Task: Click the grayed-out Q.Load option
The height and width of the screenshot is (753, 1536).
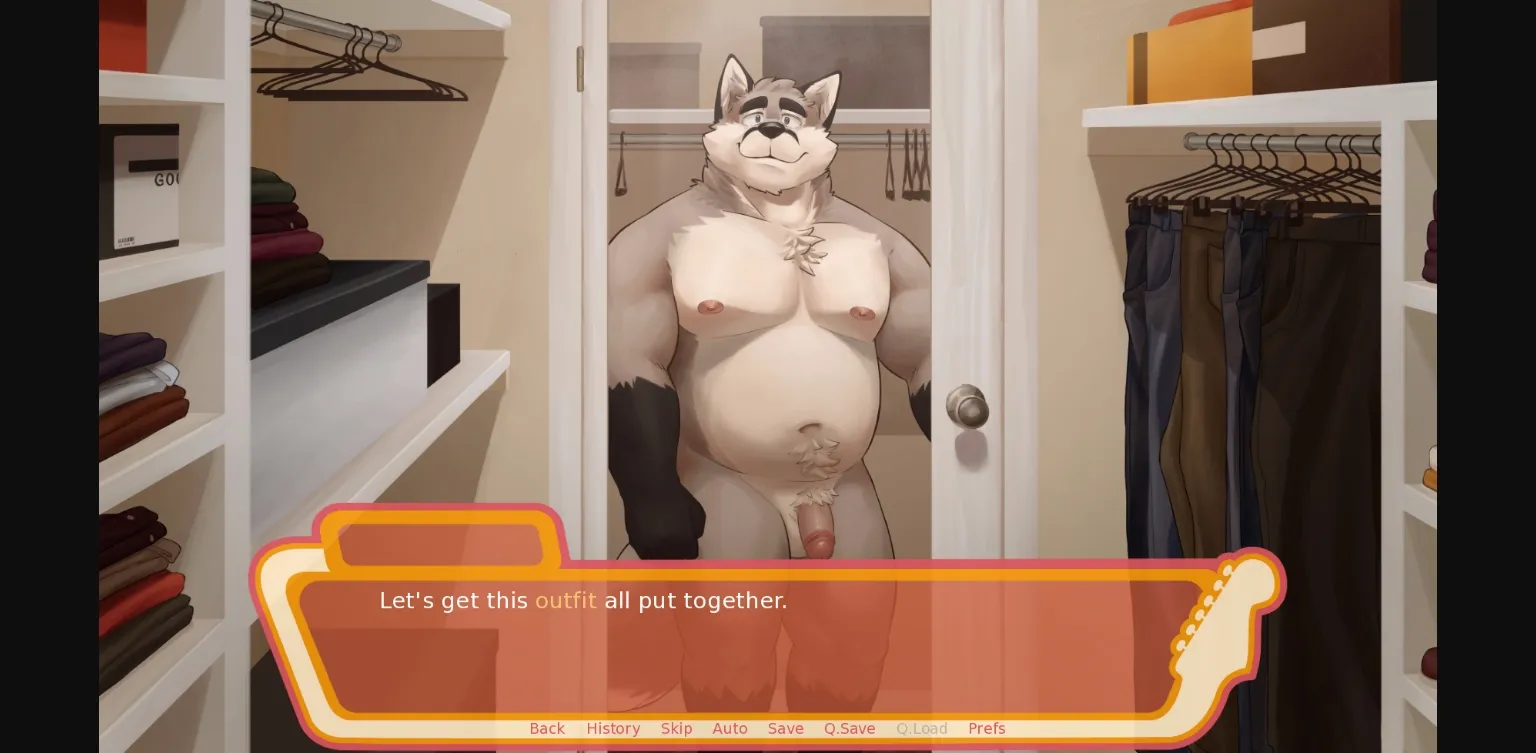Action: click(921, 729)
